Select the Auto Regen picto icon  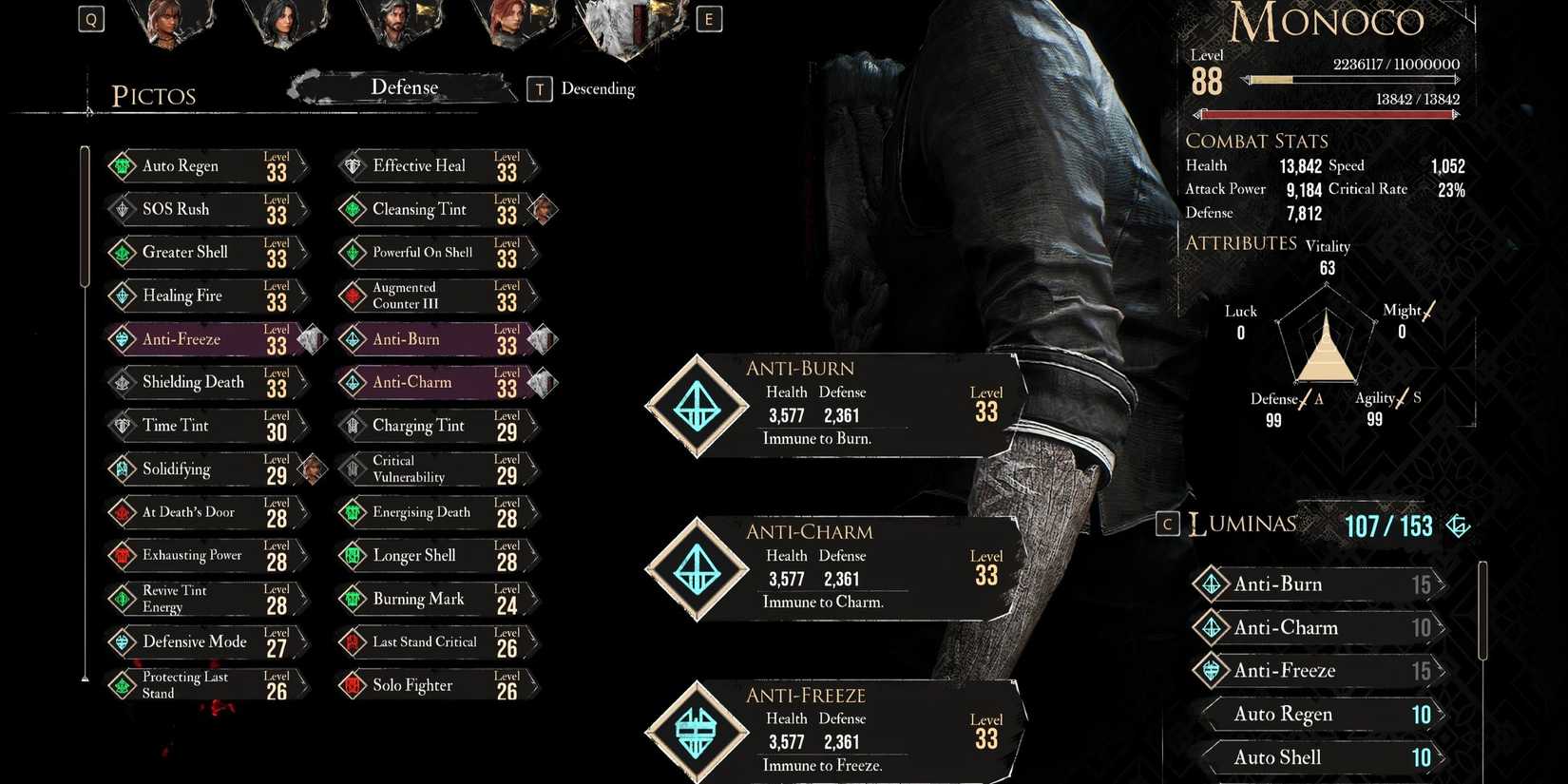tap(122, 165)
